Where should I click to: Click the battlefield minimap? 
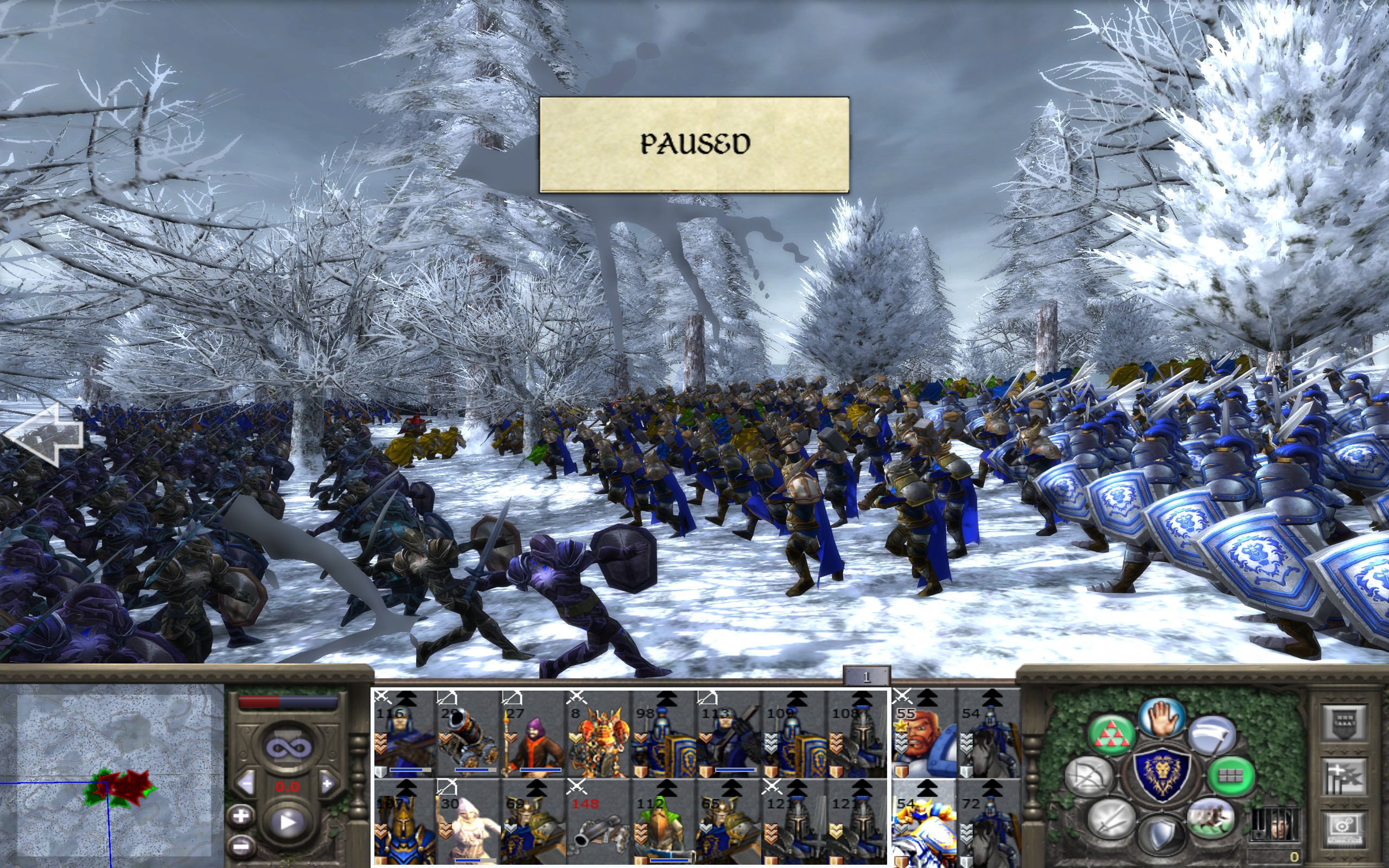pyautogui.click(x=112, y=775)
